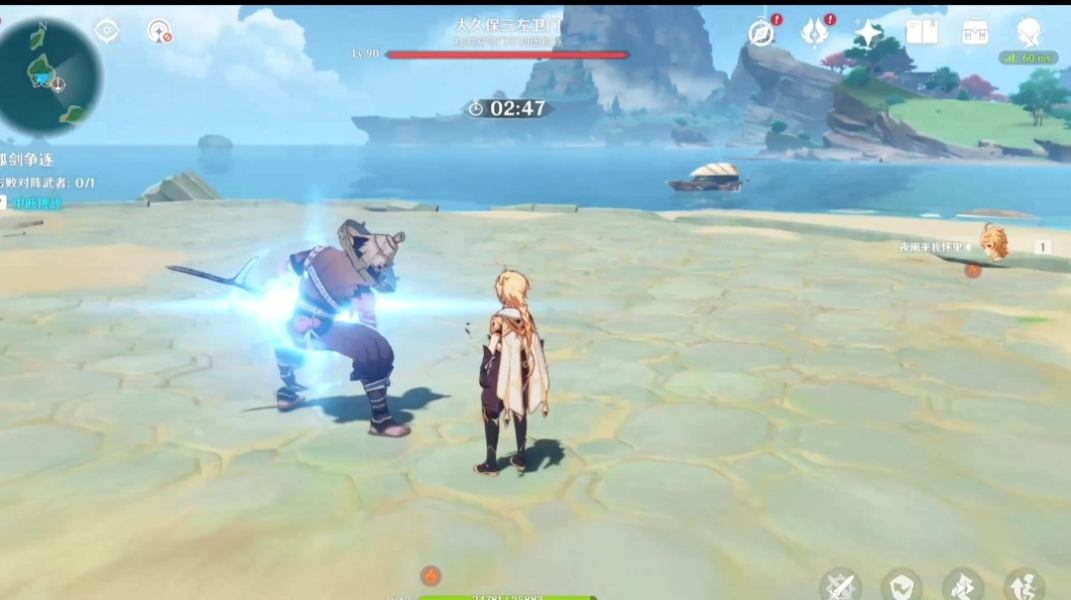
Task: Open the Paimon menu head icon
Action: (x=1028, y=33)
